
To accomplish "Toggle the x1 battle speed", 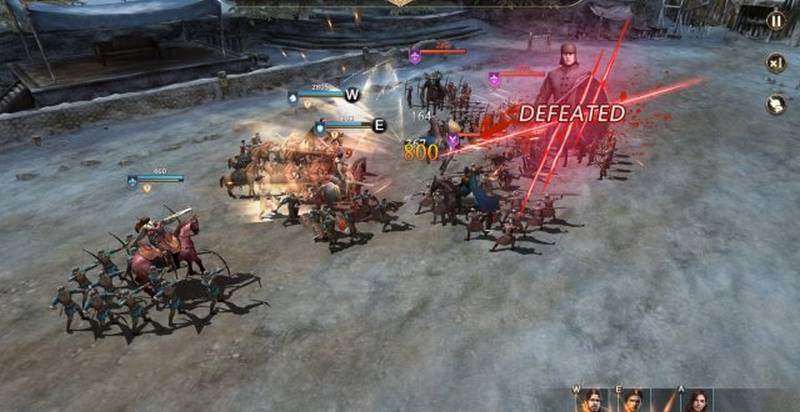I will 775,63.
